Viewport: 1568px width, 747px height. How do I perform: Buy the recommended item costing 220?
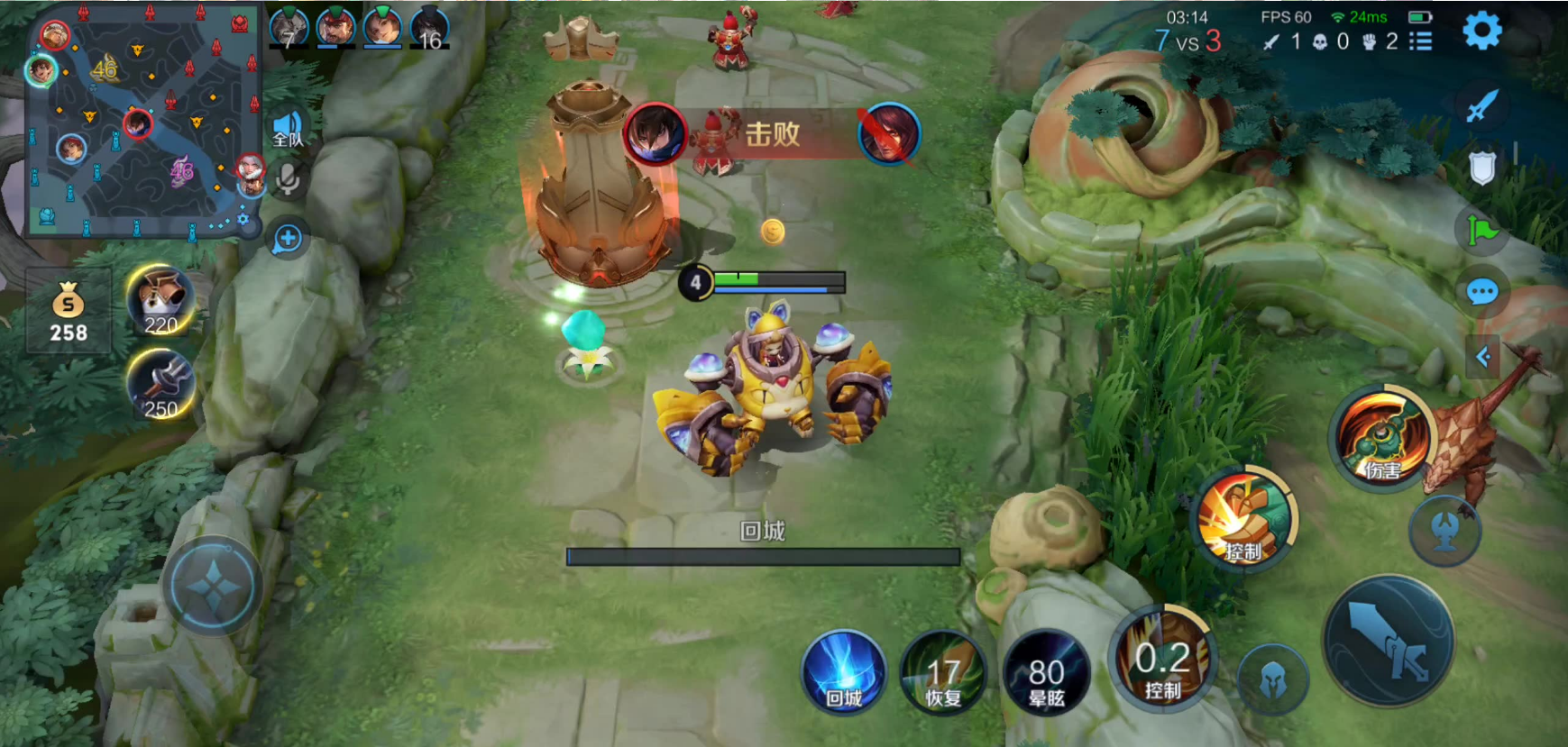click(x=161, y=302)
